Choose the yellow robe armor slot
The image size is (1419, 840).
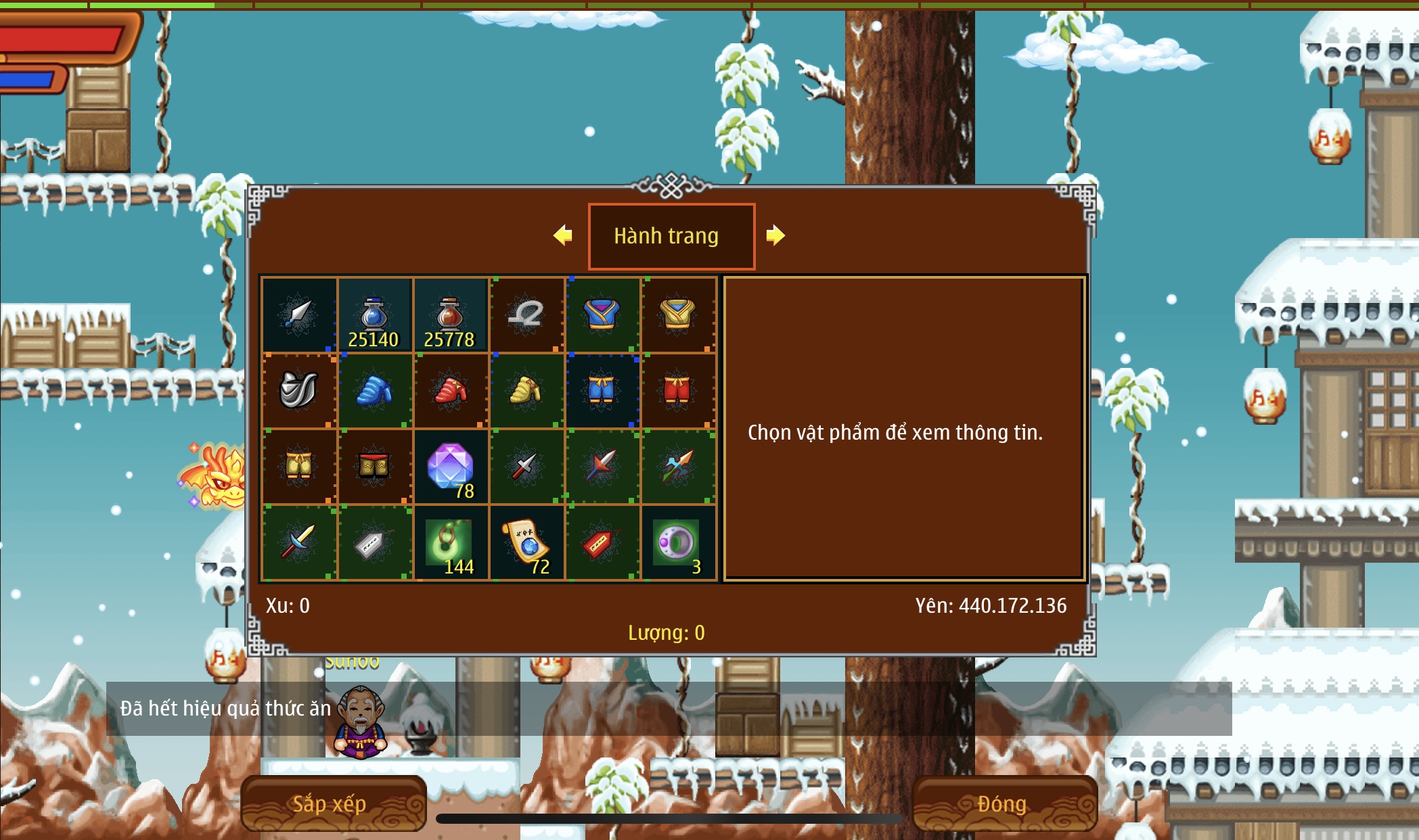tap(677, 315)
